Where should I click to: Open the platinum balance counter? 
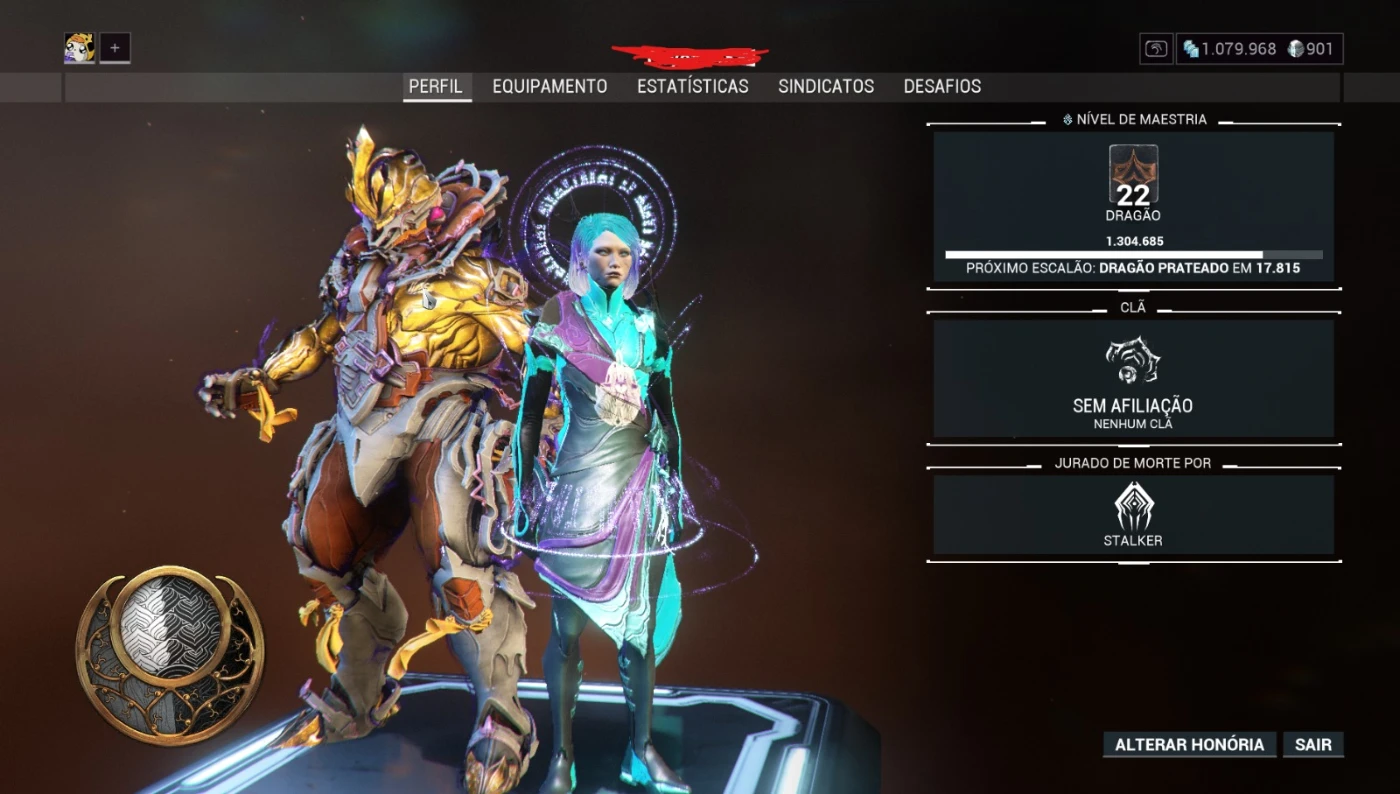tap(1311, 49)
